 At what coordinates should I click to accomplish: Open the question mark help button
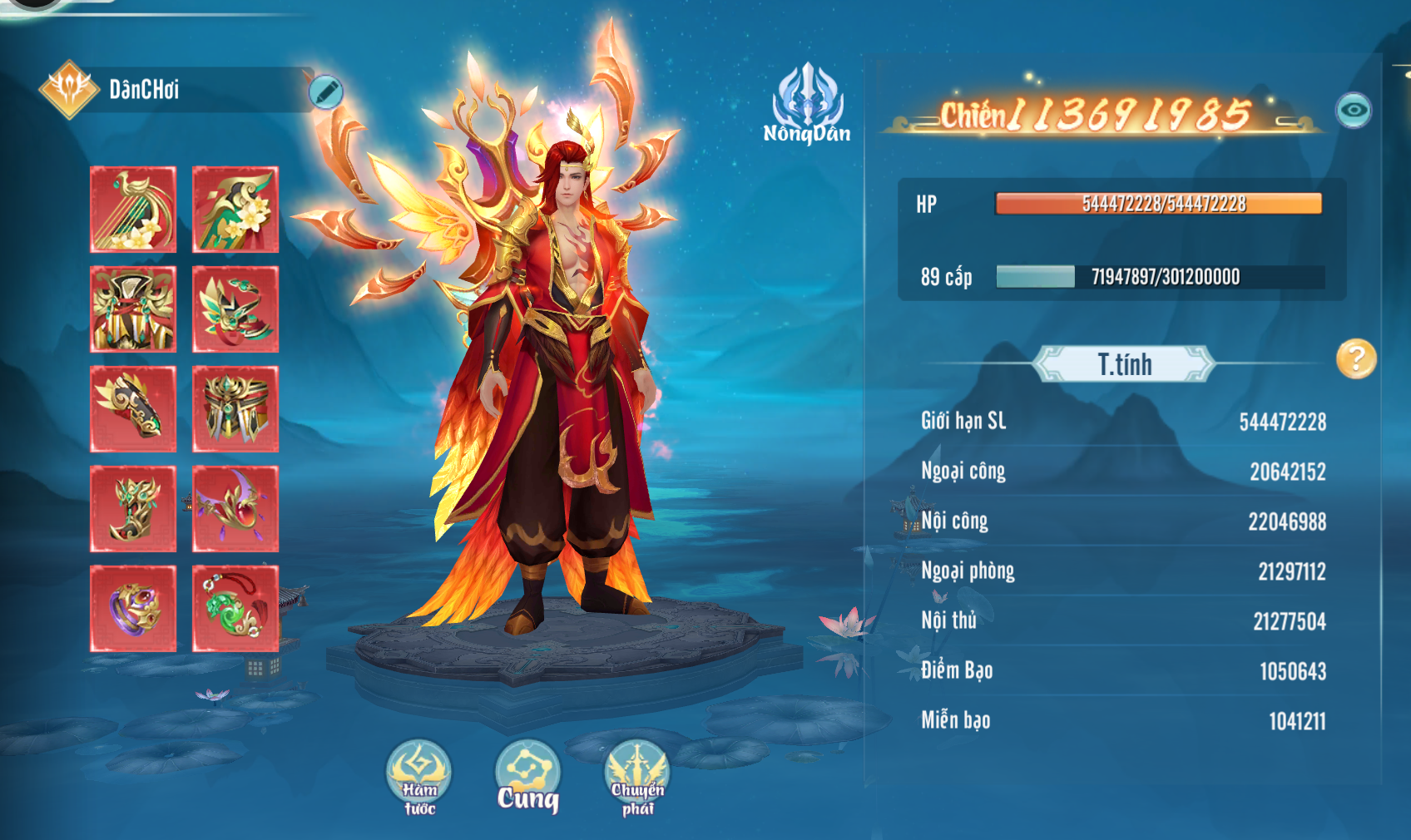pos(1356,359)
